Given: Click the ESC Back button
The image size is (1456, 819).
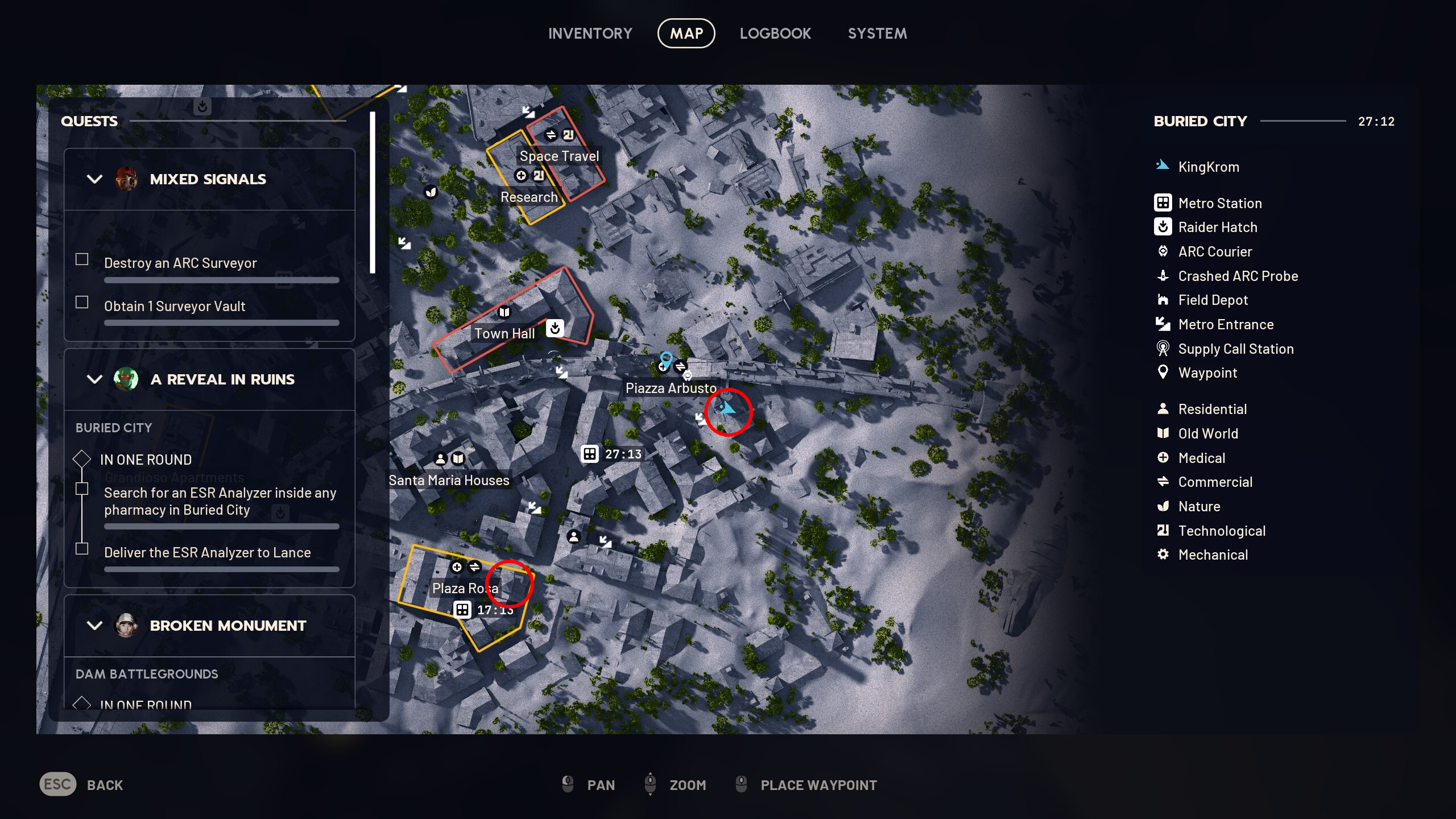Looking at the screenshot, I should point(57,784).
